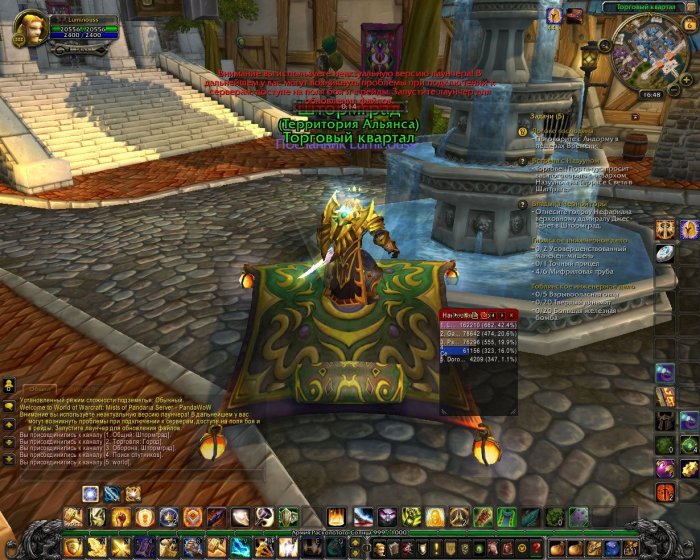Switch to the Общий chat tab
The image size is (700, 560).
[37, 387]
